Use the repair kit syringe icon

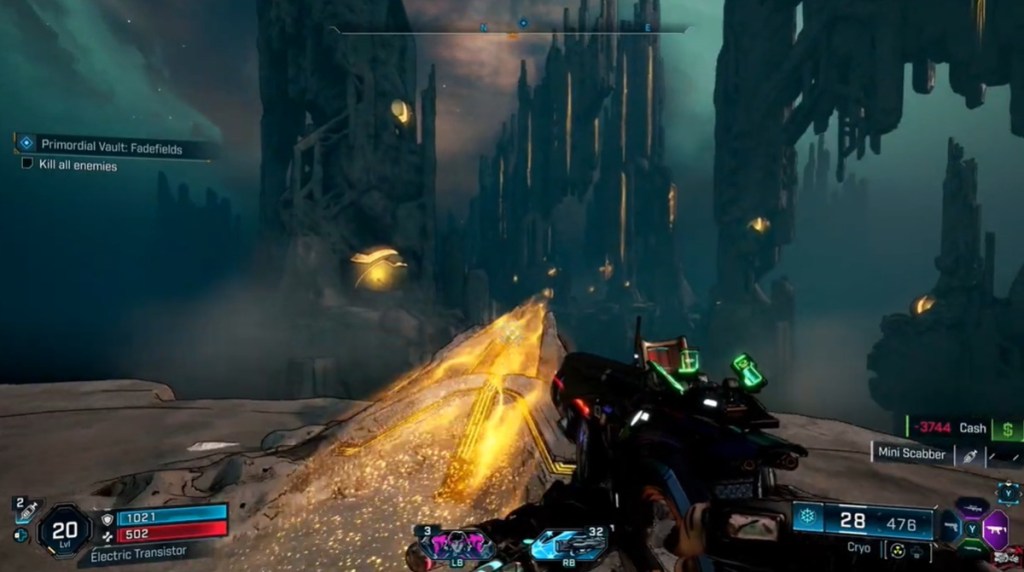25,509
